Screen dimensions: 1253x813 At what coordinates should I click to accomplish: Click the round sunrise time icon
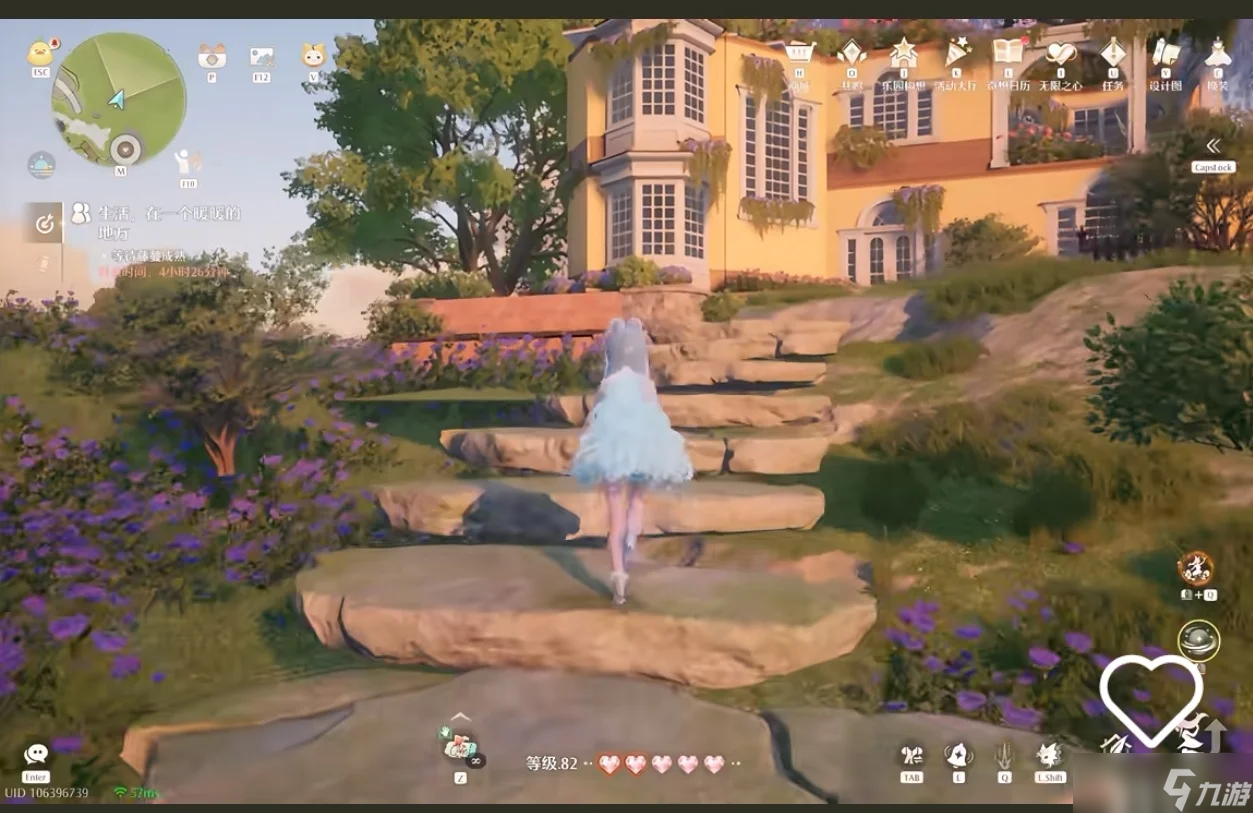pos(41,164)
